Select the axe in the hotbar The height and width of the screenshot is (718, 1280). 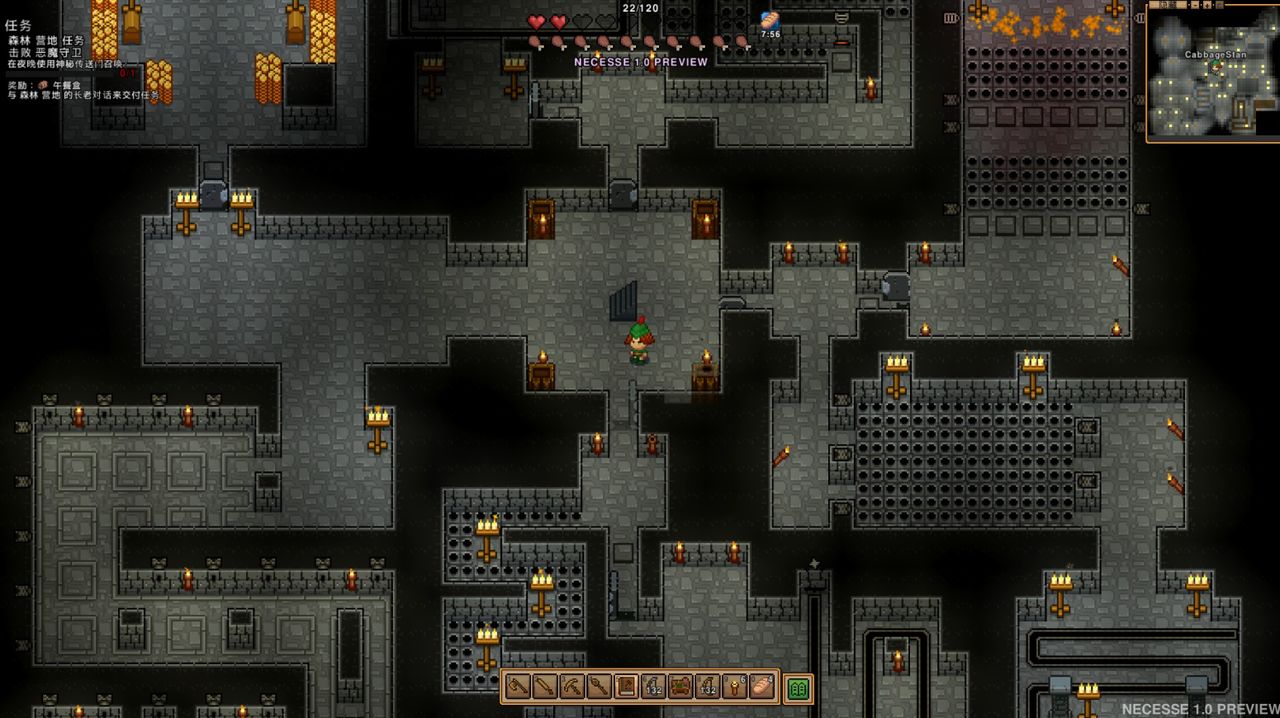518,687
